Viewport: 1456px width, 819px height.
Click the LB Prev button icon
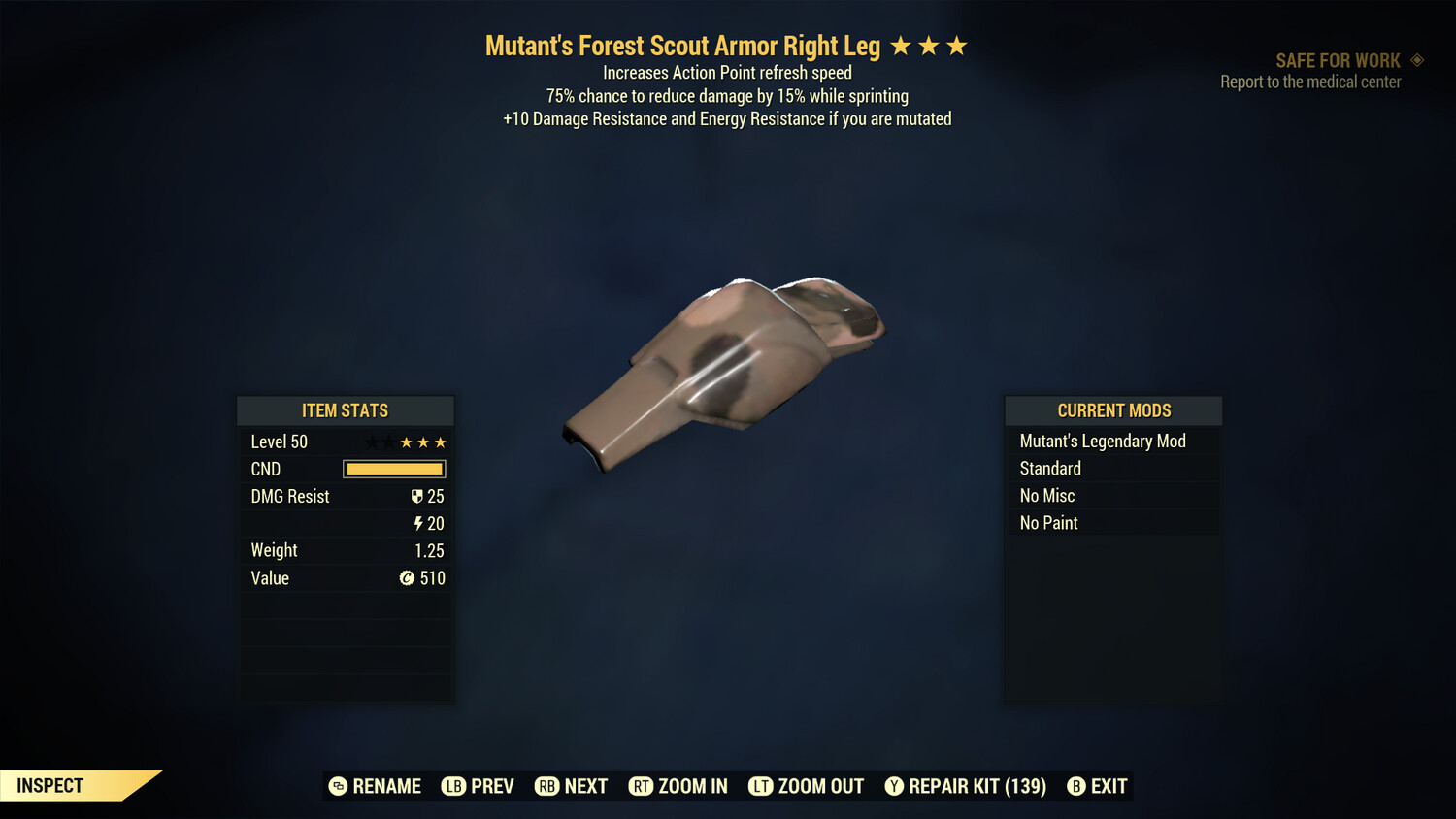click(x=452, y=786)
